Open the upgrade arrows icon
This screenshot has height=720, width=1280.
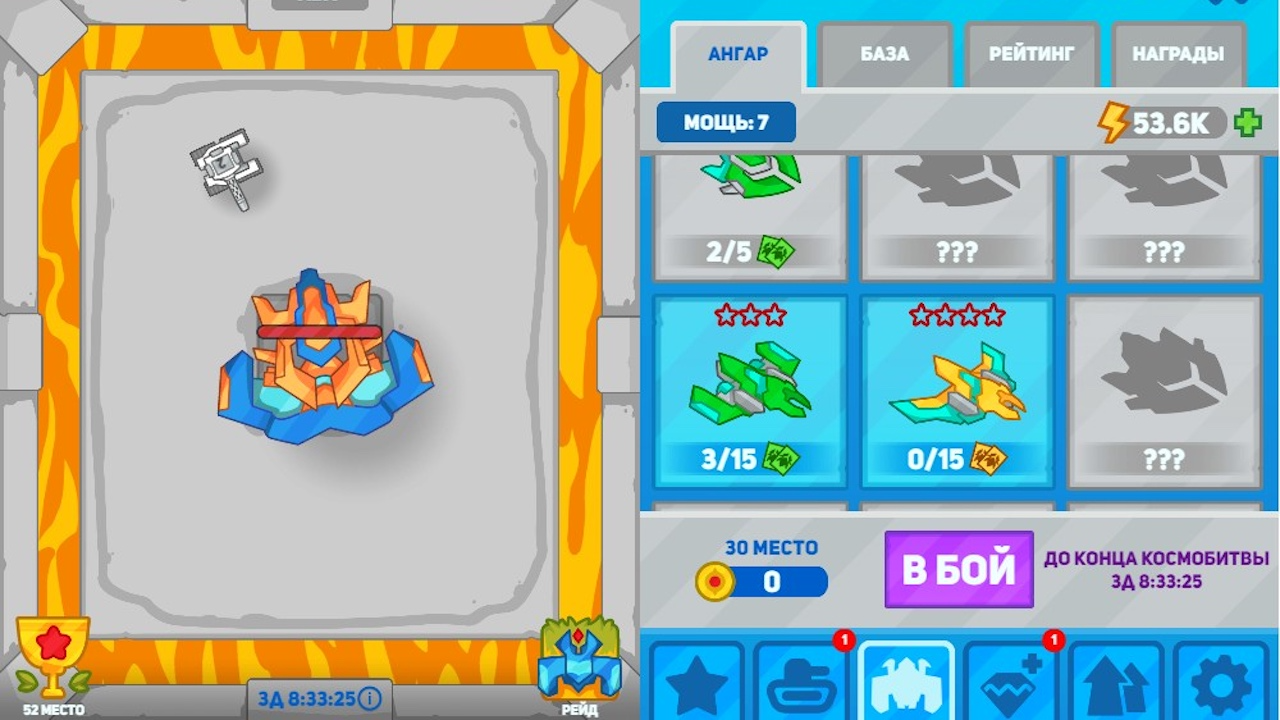click(1115, 685)
